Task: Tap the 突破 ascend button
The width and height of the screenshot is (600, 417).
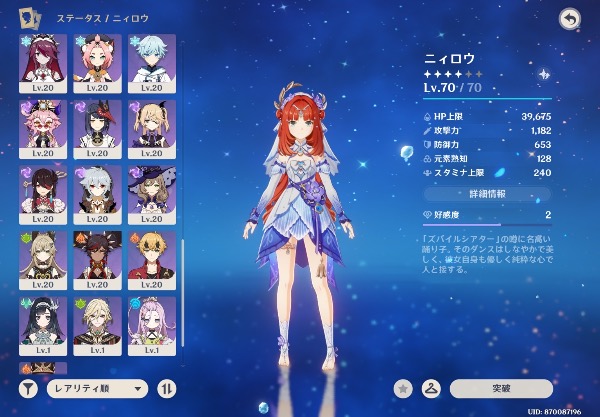Action: (x=501, y=388)
